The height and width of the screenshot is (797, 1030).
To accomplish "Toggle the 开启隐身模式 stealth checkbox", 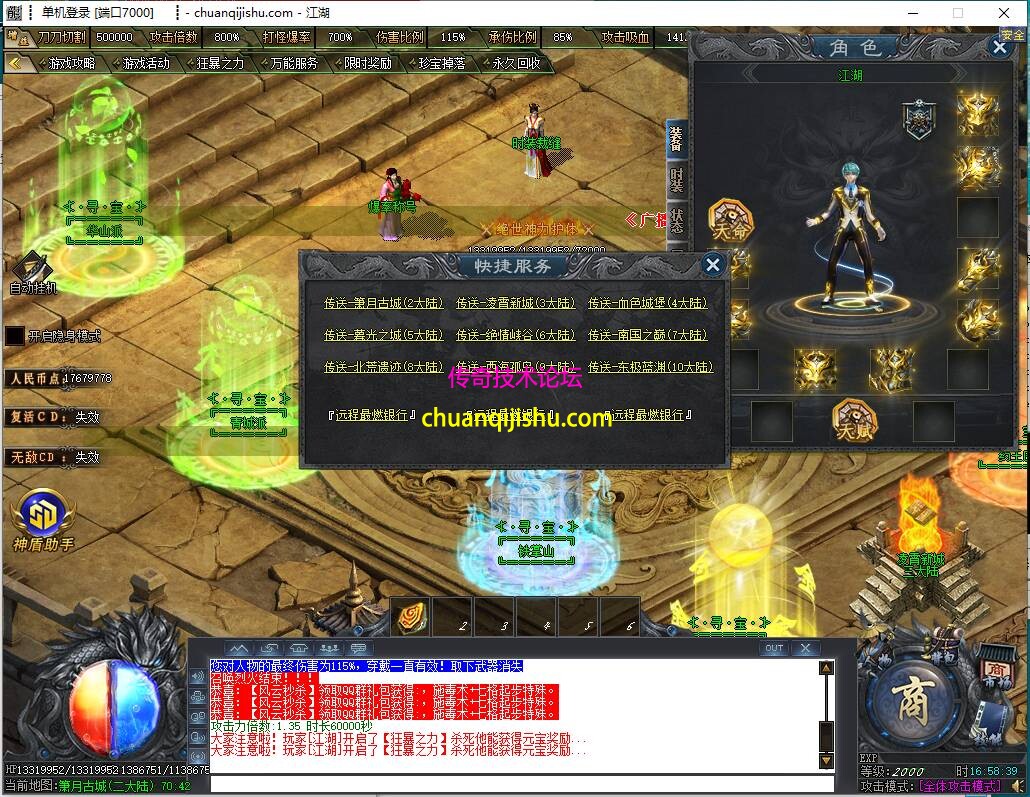I will click(15, 336).
